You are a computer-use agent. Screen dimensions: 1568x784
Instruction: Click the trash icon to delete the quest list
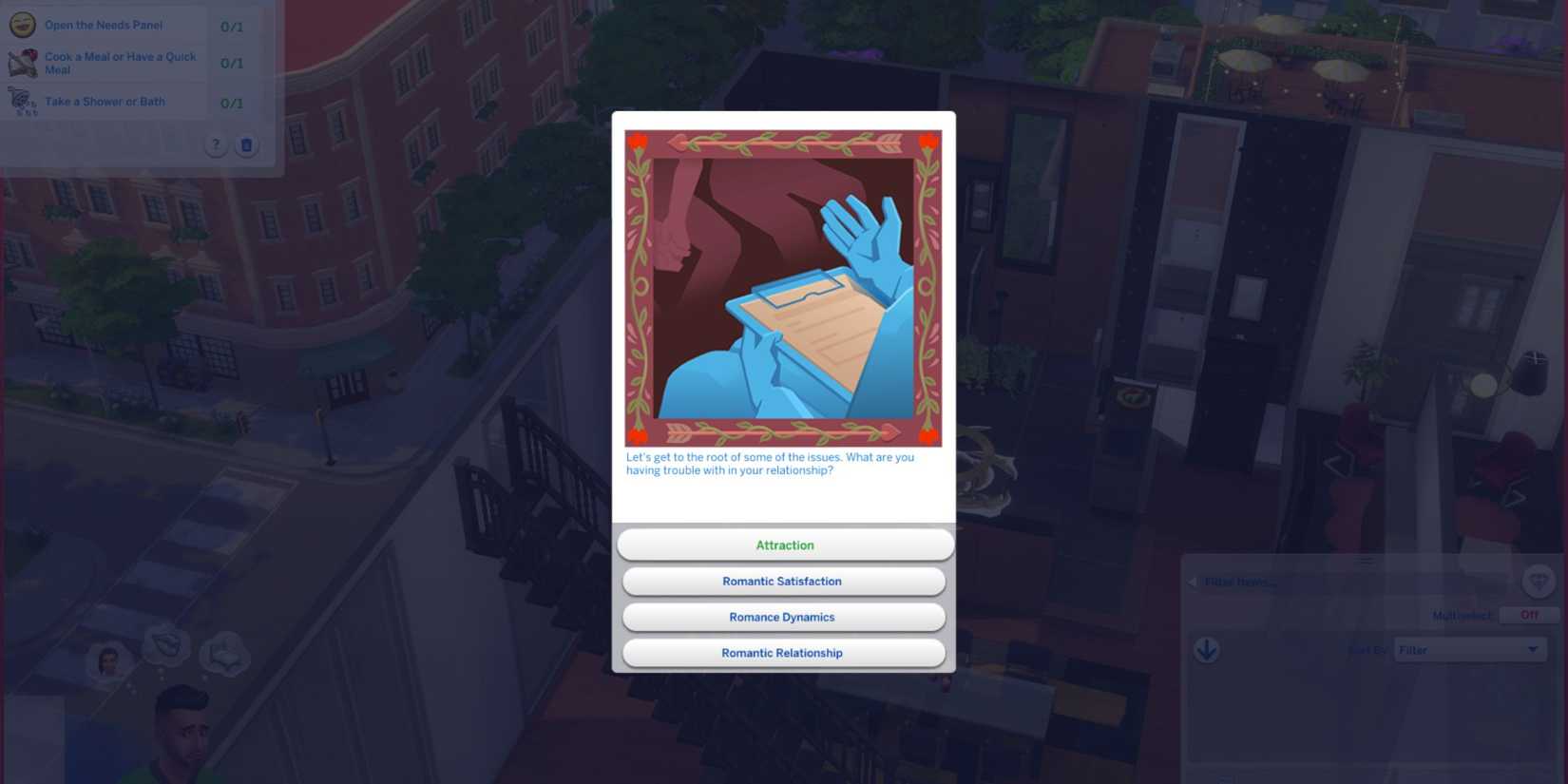point(247,144)
